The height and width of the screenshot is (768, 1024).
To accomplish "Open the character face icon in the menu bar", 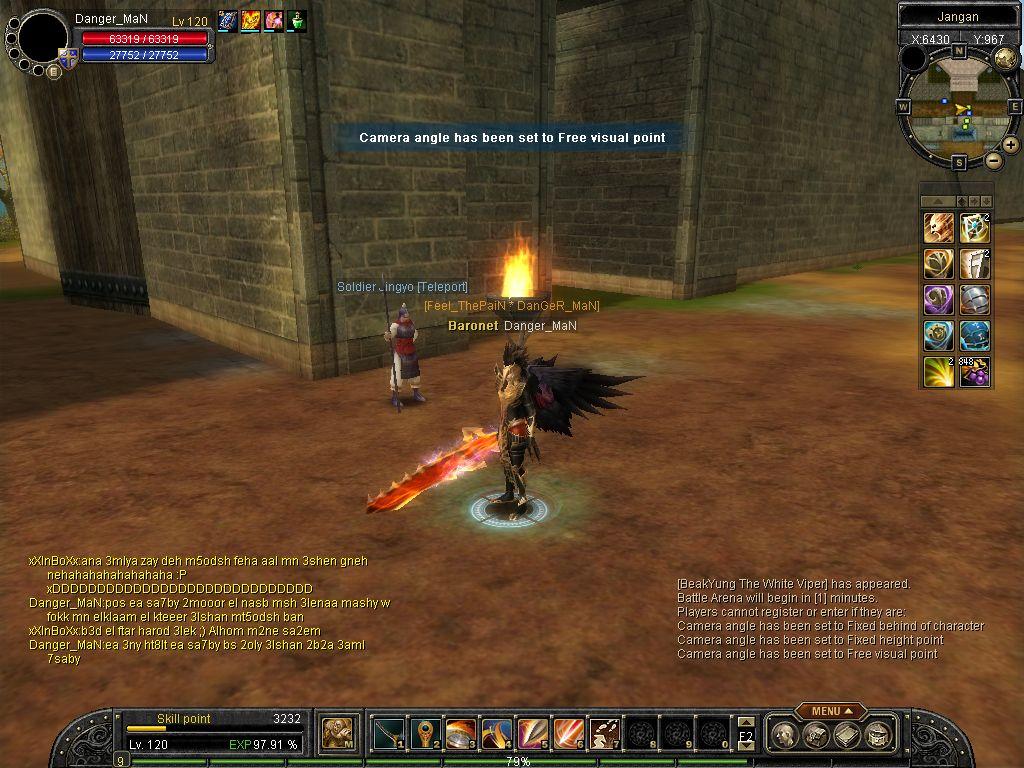I will click(786, 736).
